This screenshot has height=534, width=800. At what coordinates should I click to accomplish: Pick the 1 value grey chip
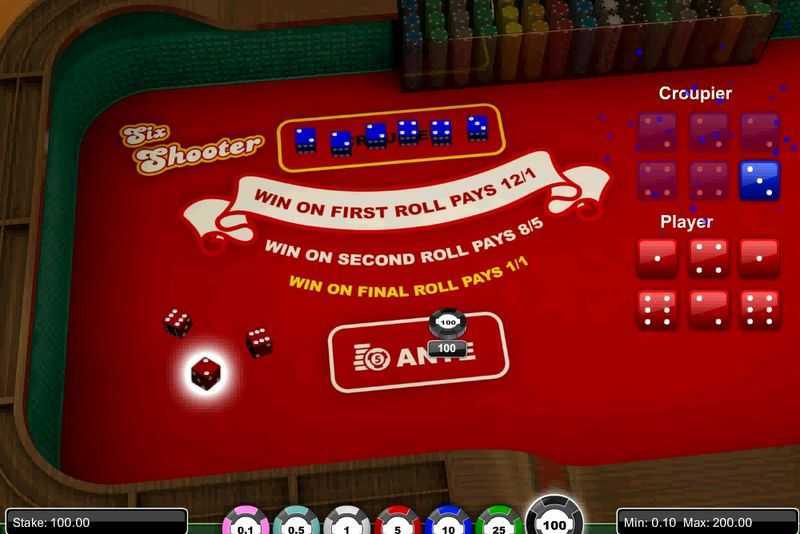pyautogui.click(x=347, y=522)
